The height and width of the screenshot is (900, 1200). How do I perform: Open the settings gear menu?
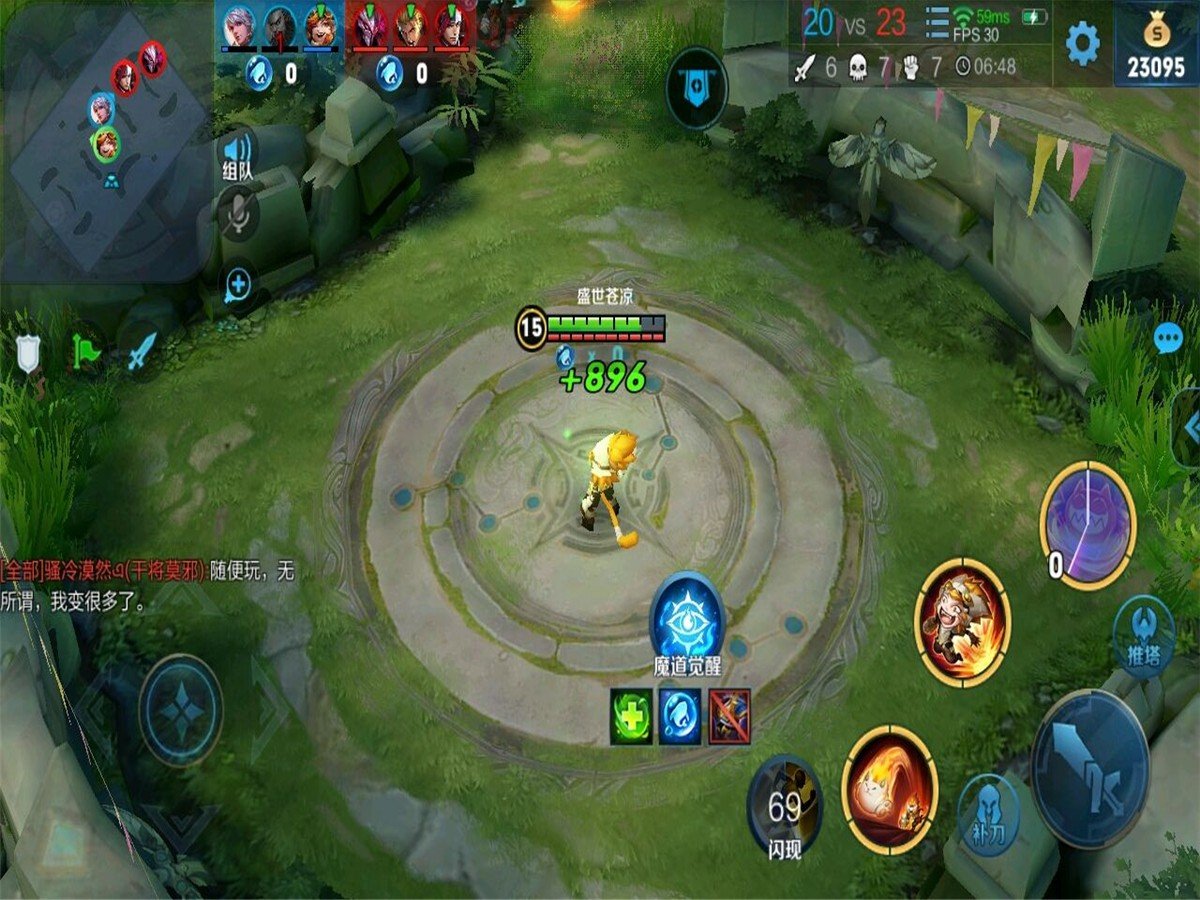pyautogui.click(x=1082, y=44)
